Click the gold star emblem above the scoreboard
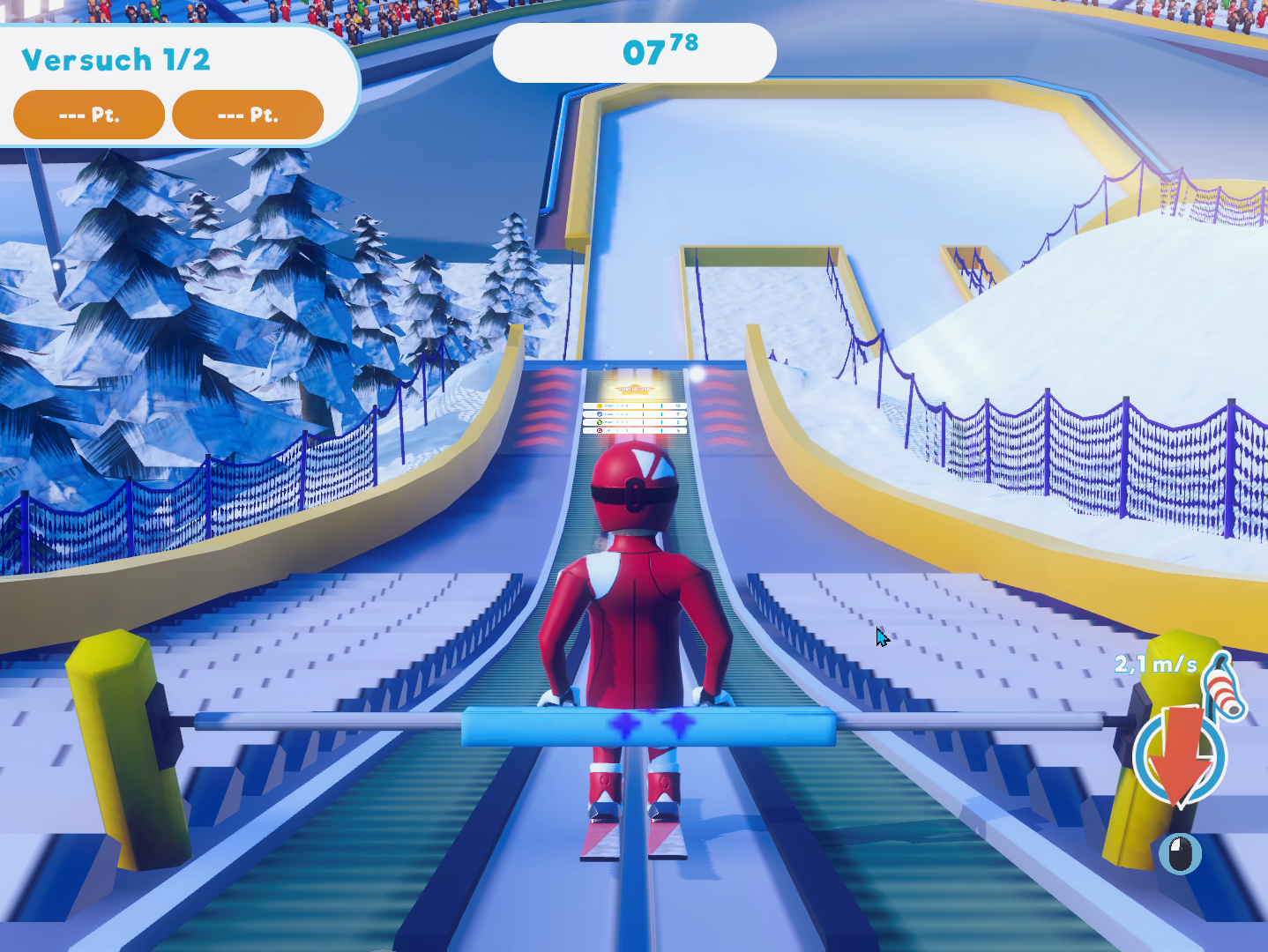1268x952 pixels. (x=634, y=389)
